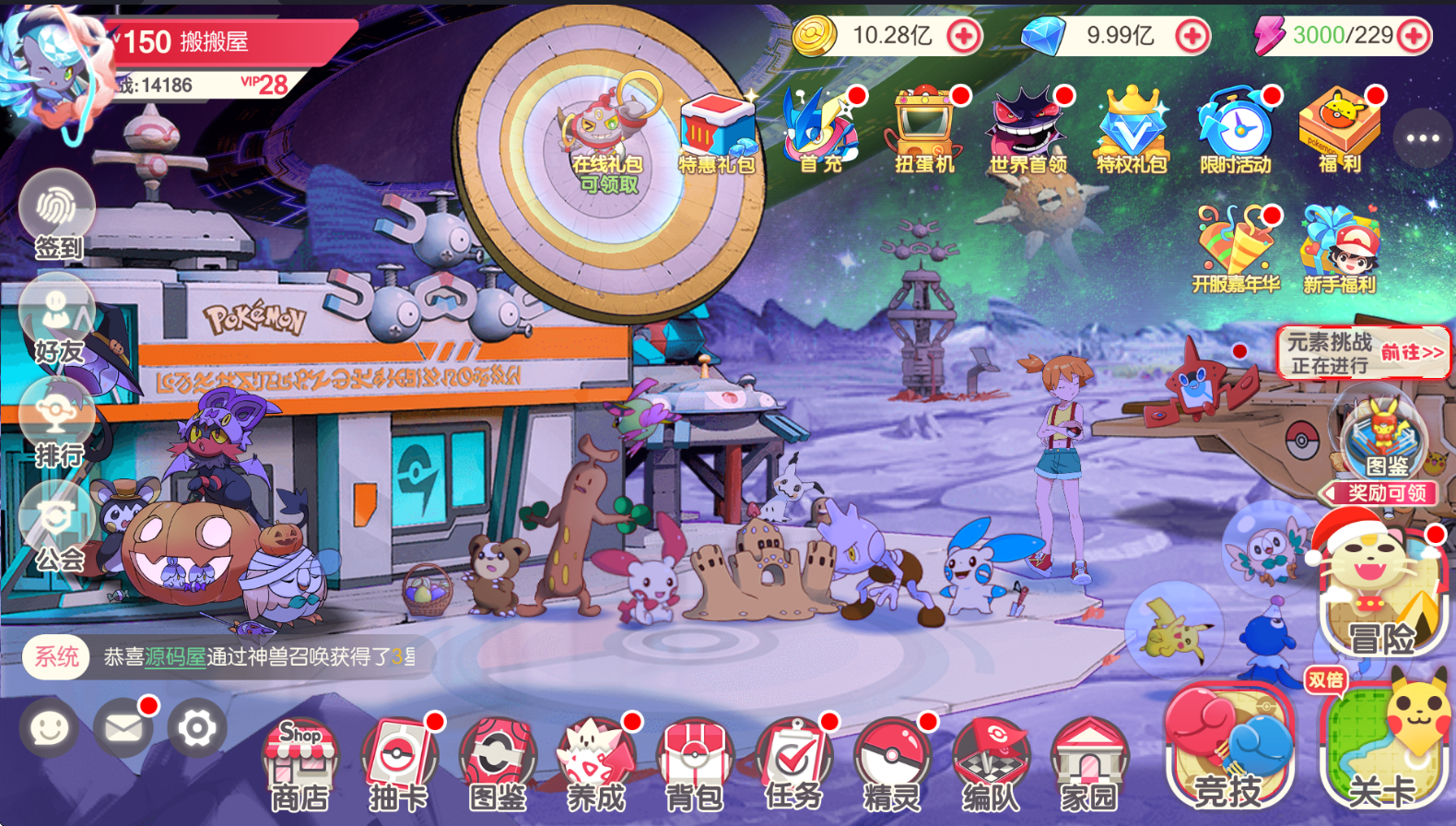The image size is (1456, 826).
Task: Open the 背包 backpack inventory
Action: (x=695, y=763)
